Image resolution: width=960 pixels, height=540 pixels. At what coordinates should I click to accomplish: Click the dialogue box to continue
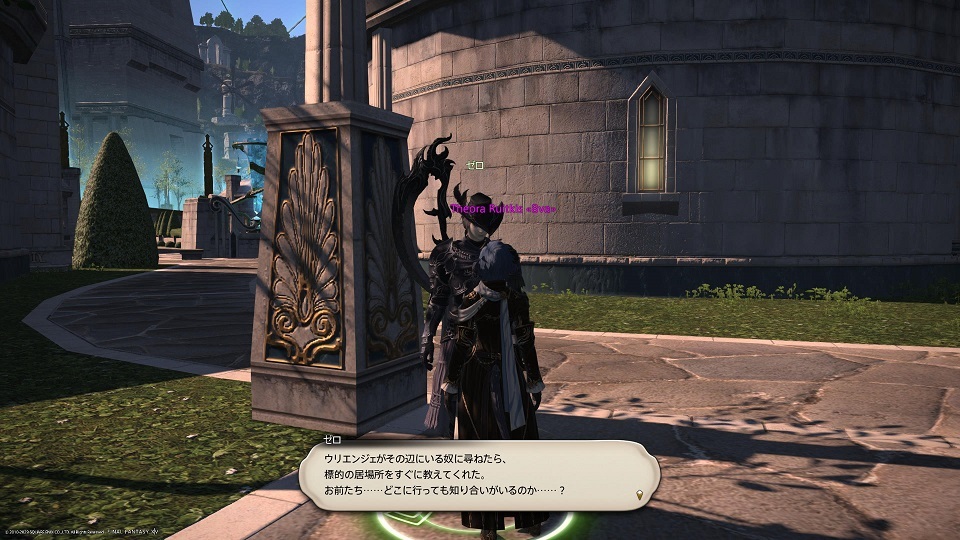(478, 474)
